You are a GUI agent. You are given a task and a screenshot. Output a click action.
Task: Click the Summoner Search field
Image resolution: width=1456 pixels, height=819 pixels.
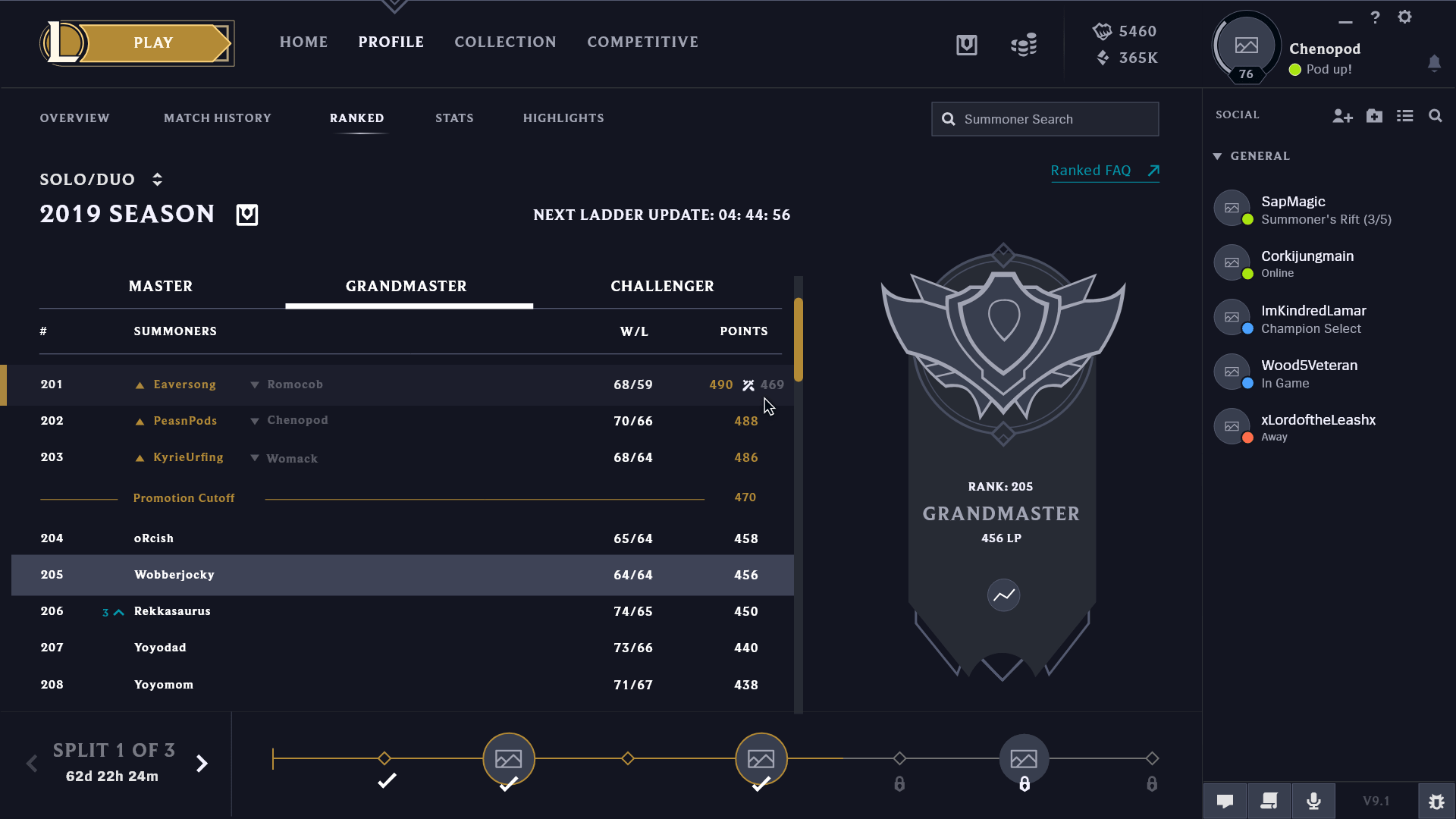[x=1045, y=119]
